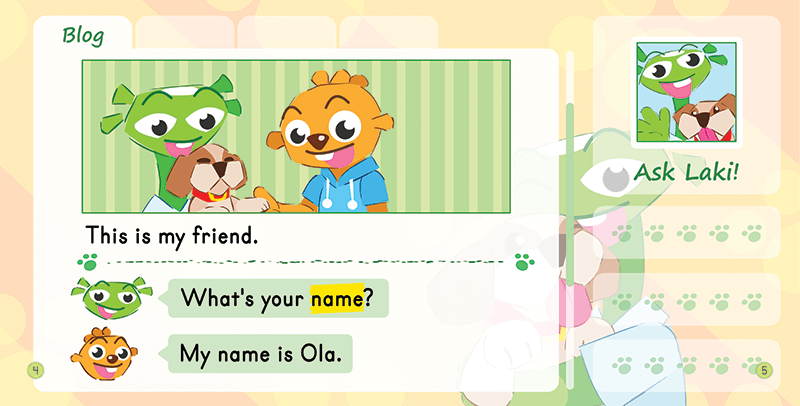Click the Ask Laki! heading

point(686,173)
